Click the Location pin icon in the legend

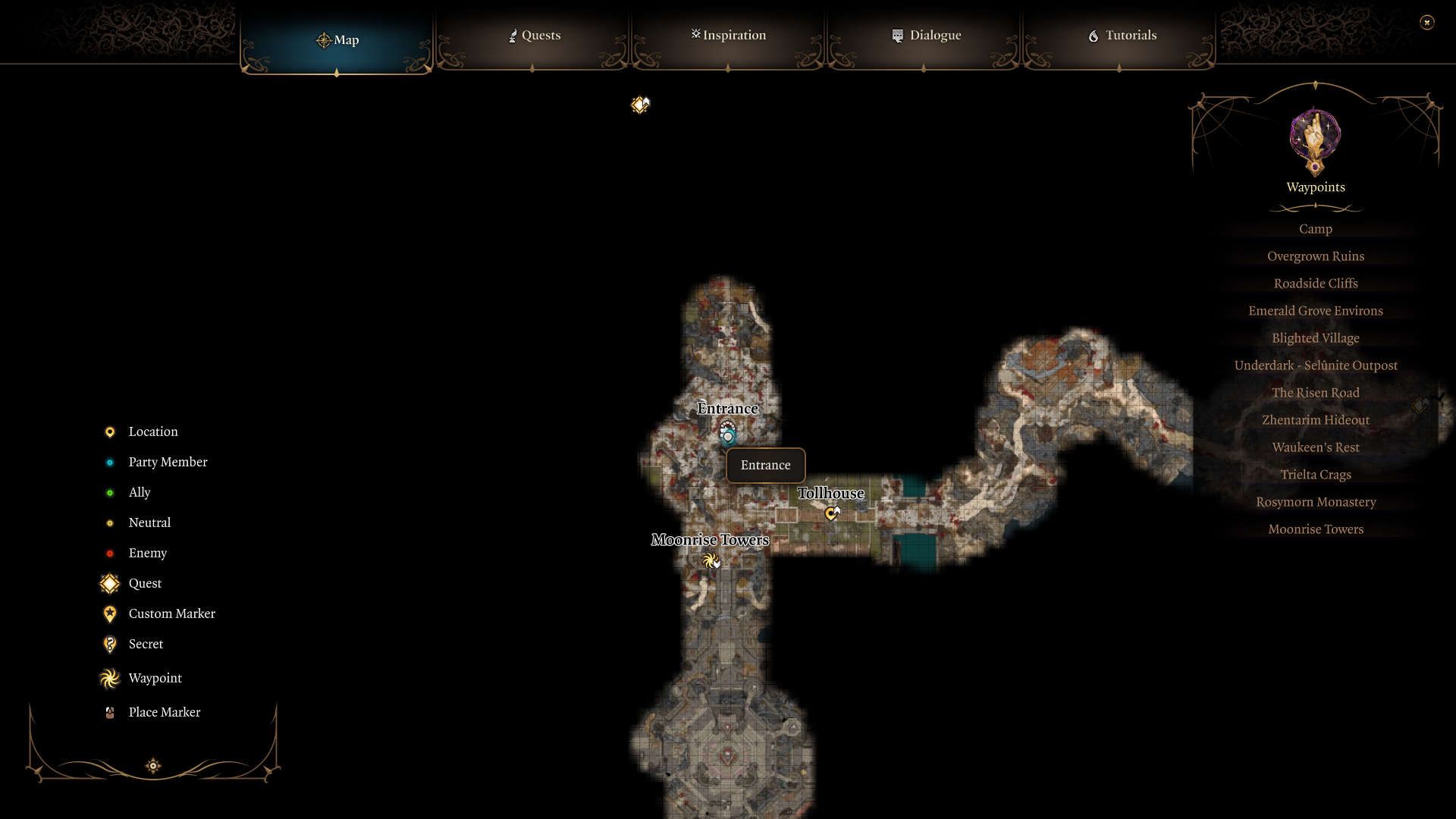tap(109, 431)
